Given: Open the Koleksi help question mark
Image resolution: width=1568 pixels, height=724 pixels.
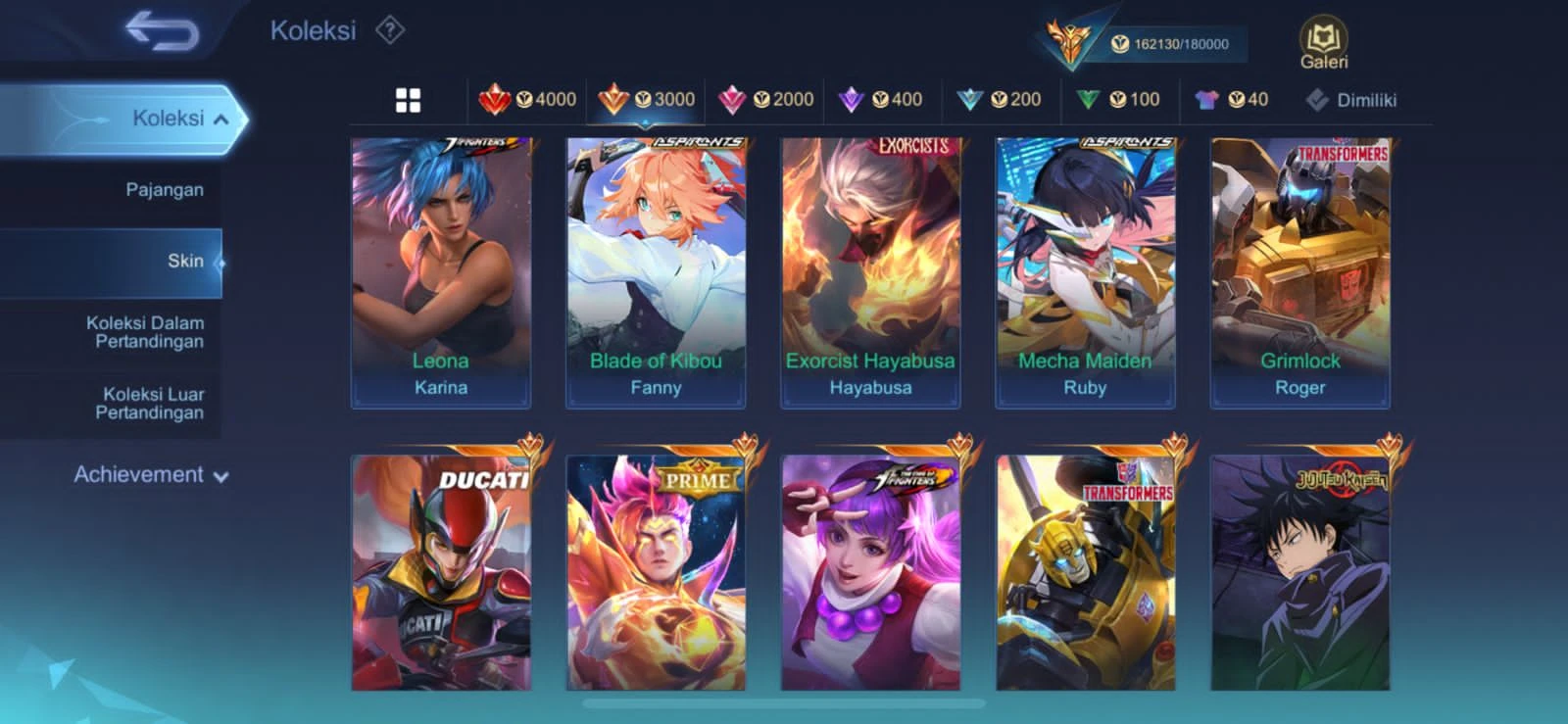Looking at the screenshot, I should pos(390,30).
